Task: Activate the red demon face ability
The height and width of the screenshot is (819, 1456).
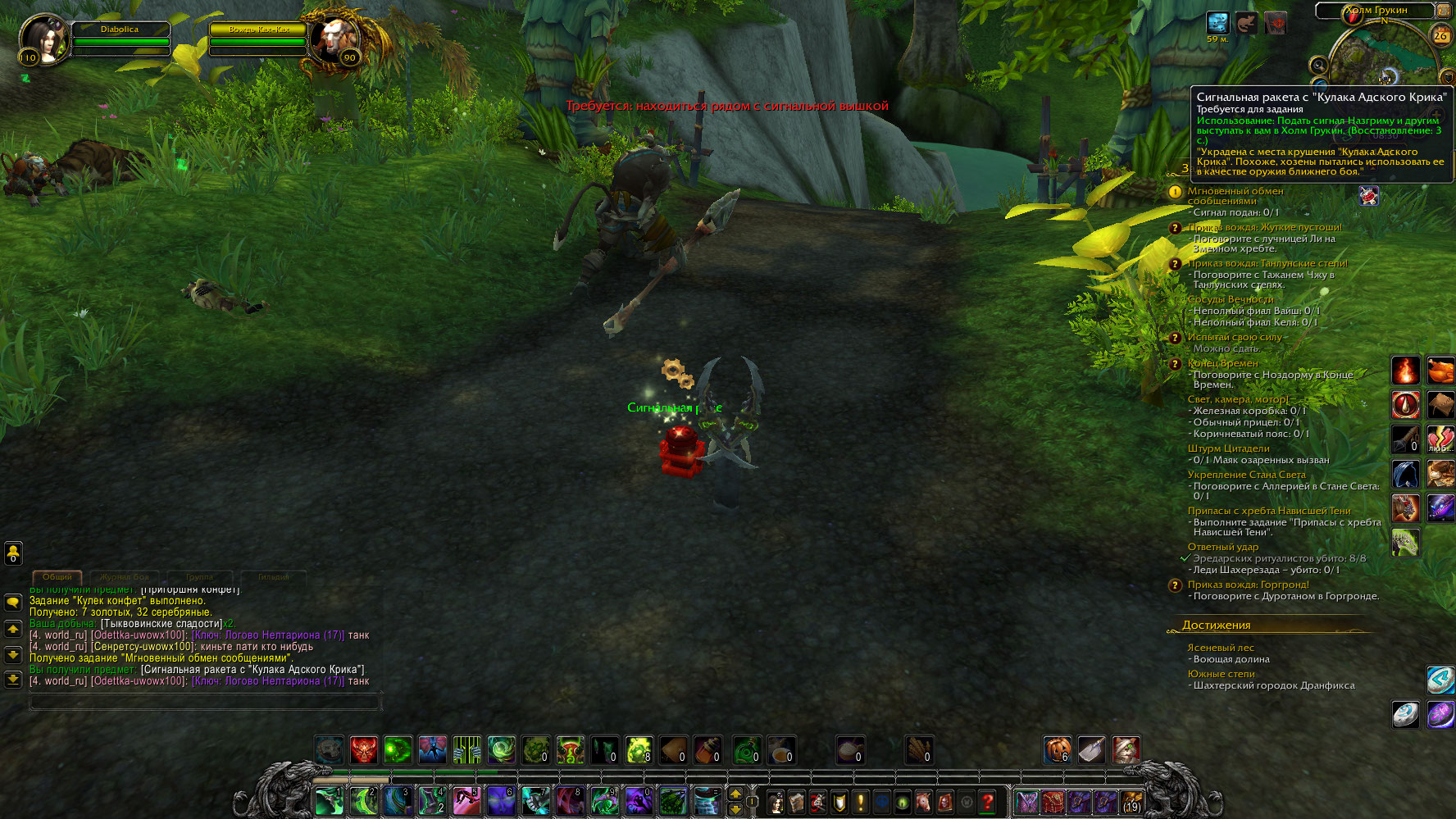Action: tap(364, 750)
